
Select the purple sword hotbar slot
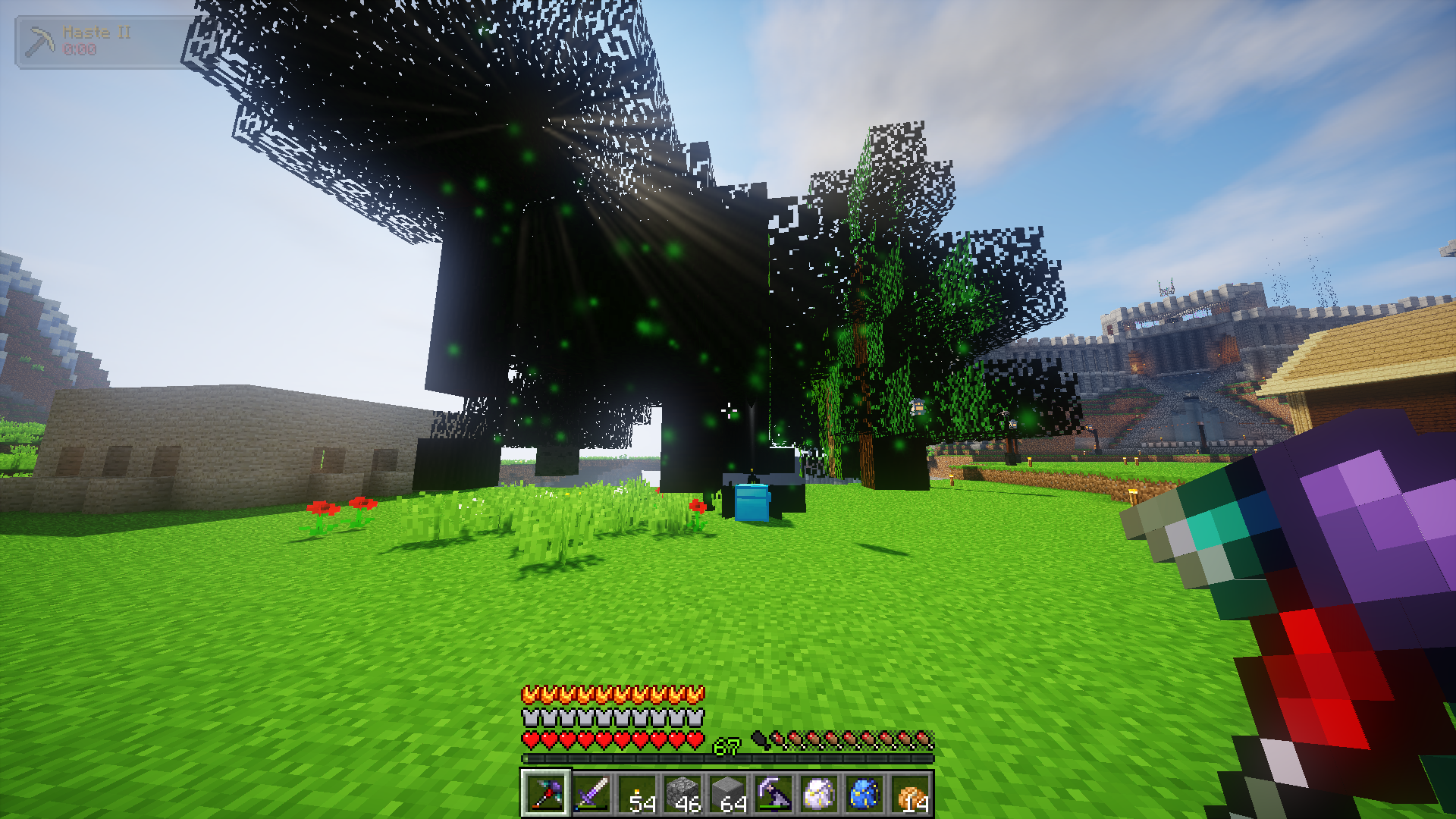[x=591, y=794]
